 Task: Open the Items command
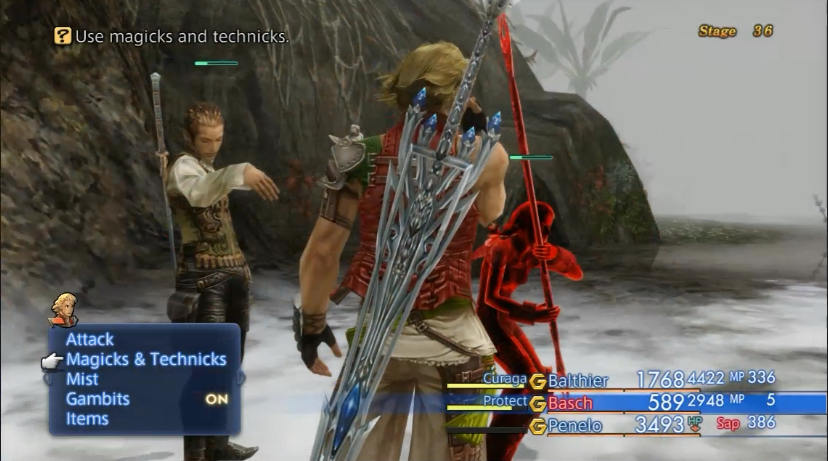[x=87, y=419]
